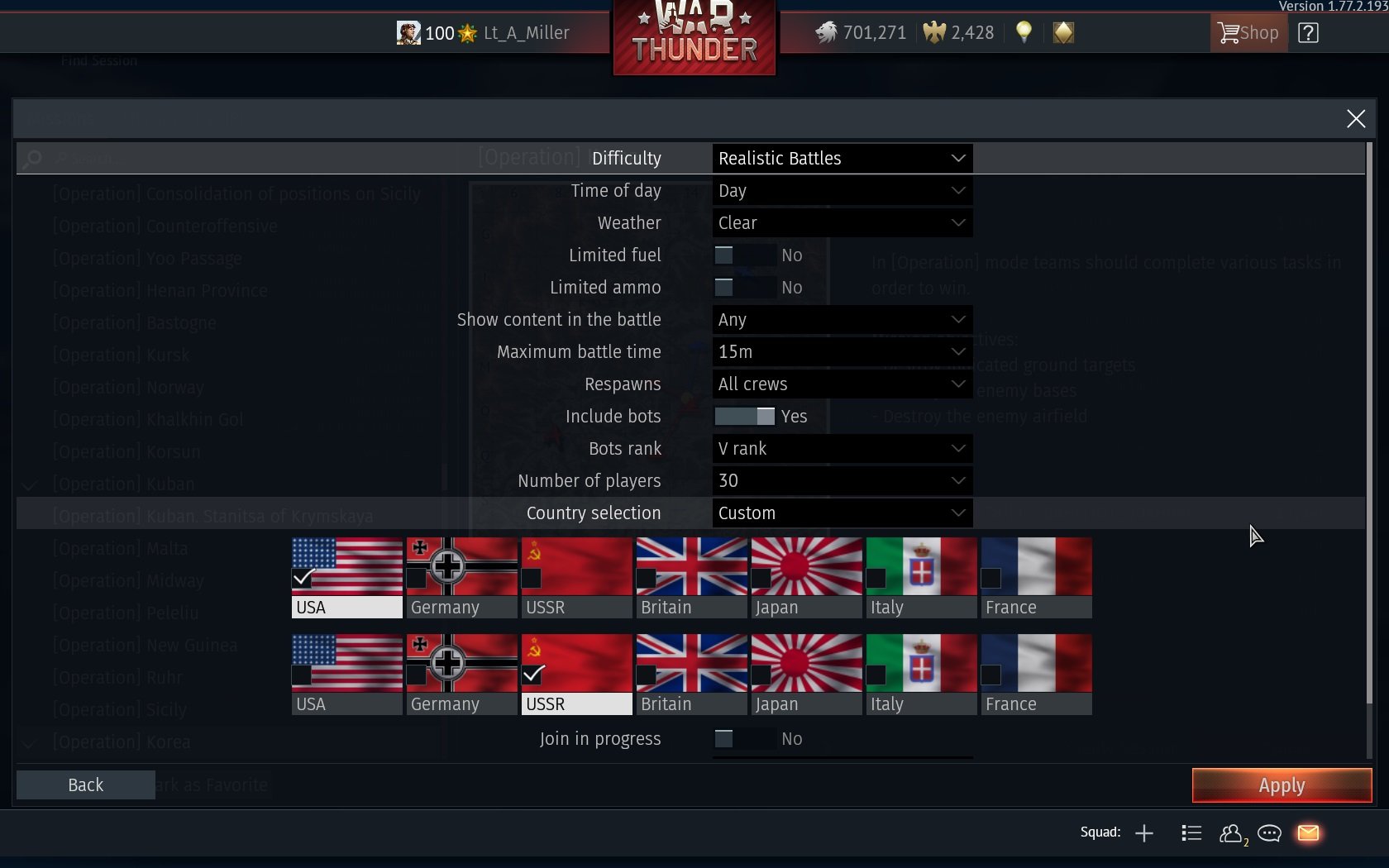The height and width of the screenshot is (868, 1389).
Task: Open in-game mail via envelope icon
Action: point(1307,833)
